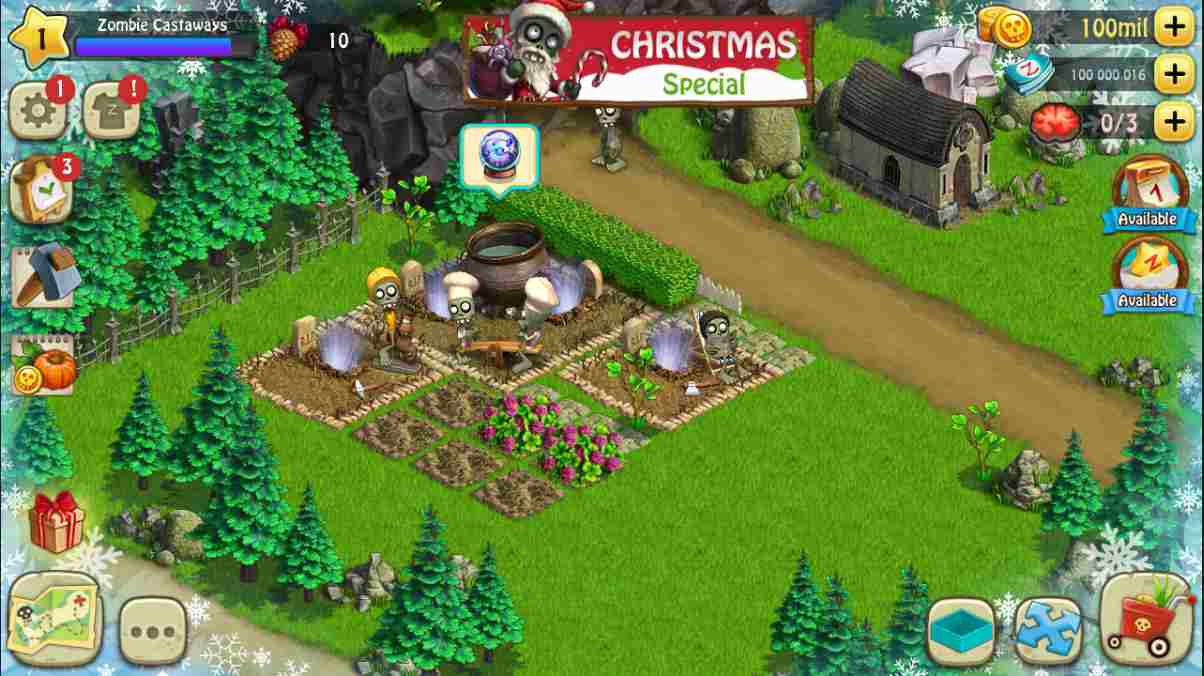
Task: Open the red gift box
Action: tap(56, 522)
